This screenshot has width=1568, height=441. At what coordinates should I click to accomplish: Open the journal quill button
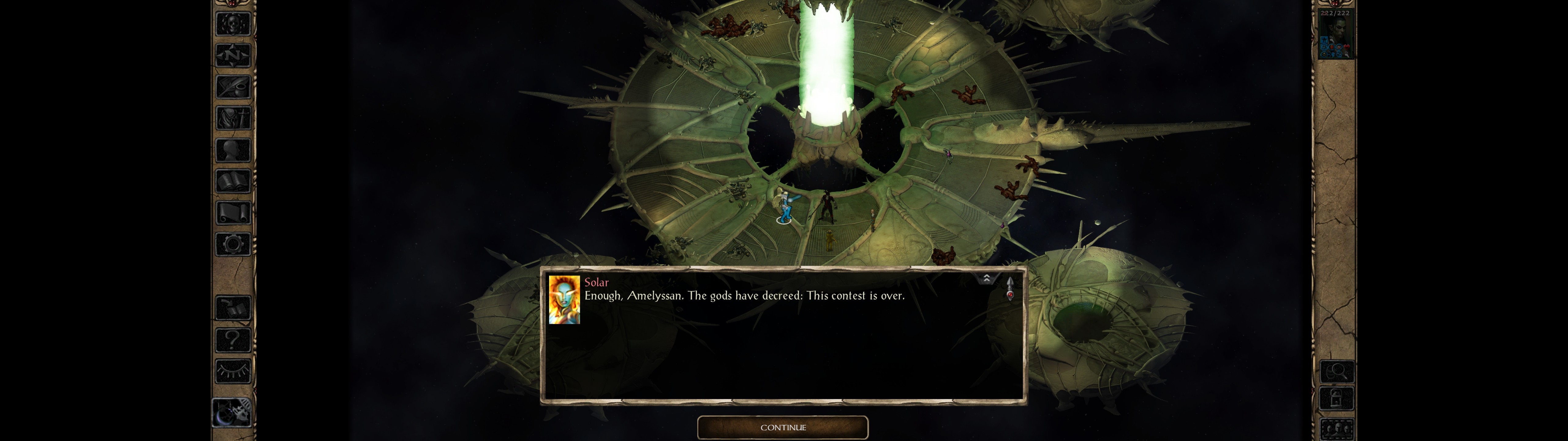[233, 87]
